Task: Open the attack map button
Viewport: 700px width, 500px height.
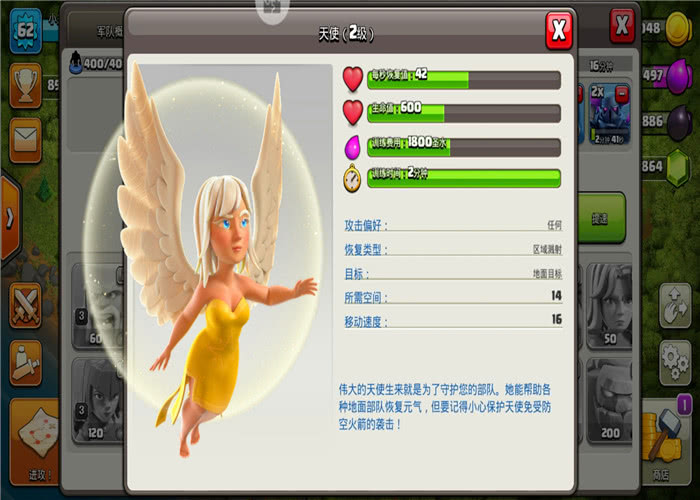Action: [x=33, y=437]
